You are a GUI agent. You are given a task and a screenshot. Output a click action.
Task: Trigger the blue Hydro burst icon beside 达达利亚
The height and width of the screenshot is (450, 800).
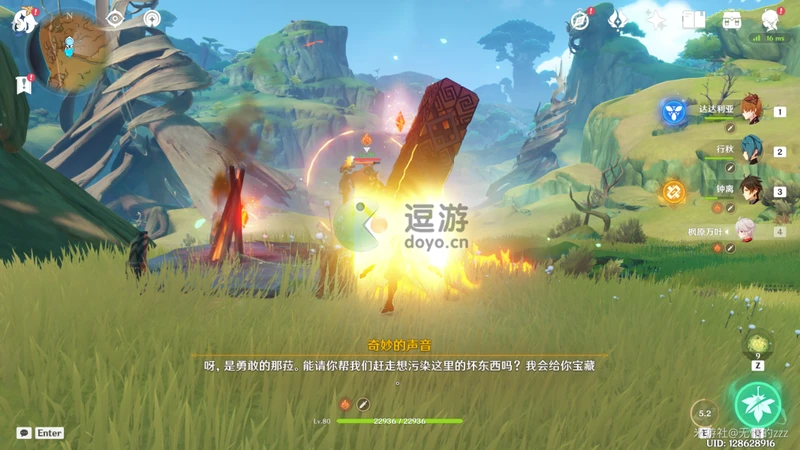tap(673, 112)
